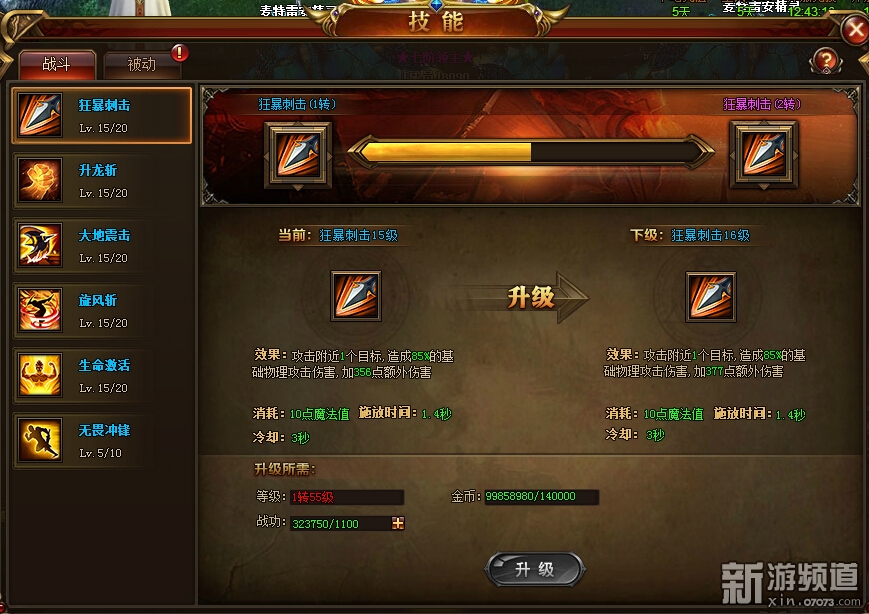Click the 狂暴刺击 (2转) skill icon
Screen dimensions: 869x614
coord(764,154)
